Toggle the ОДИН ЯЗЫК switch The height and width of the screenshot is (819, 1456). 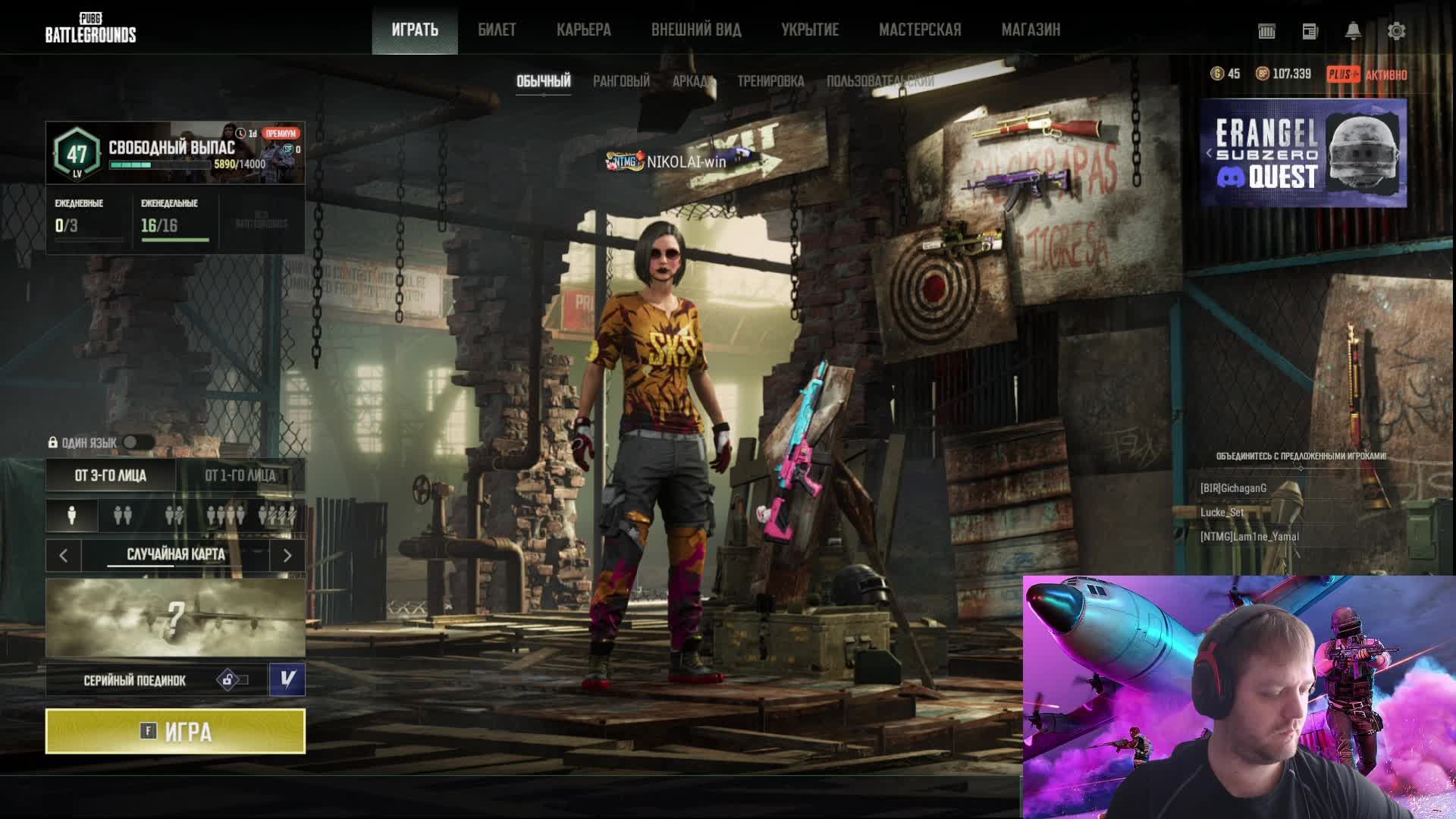[137, 442]
